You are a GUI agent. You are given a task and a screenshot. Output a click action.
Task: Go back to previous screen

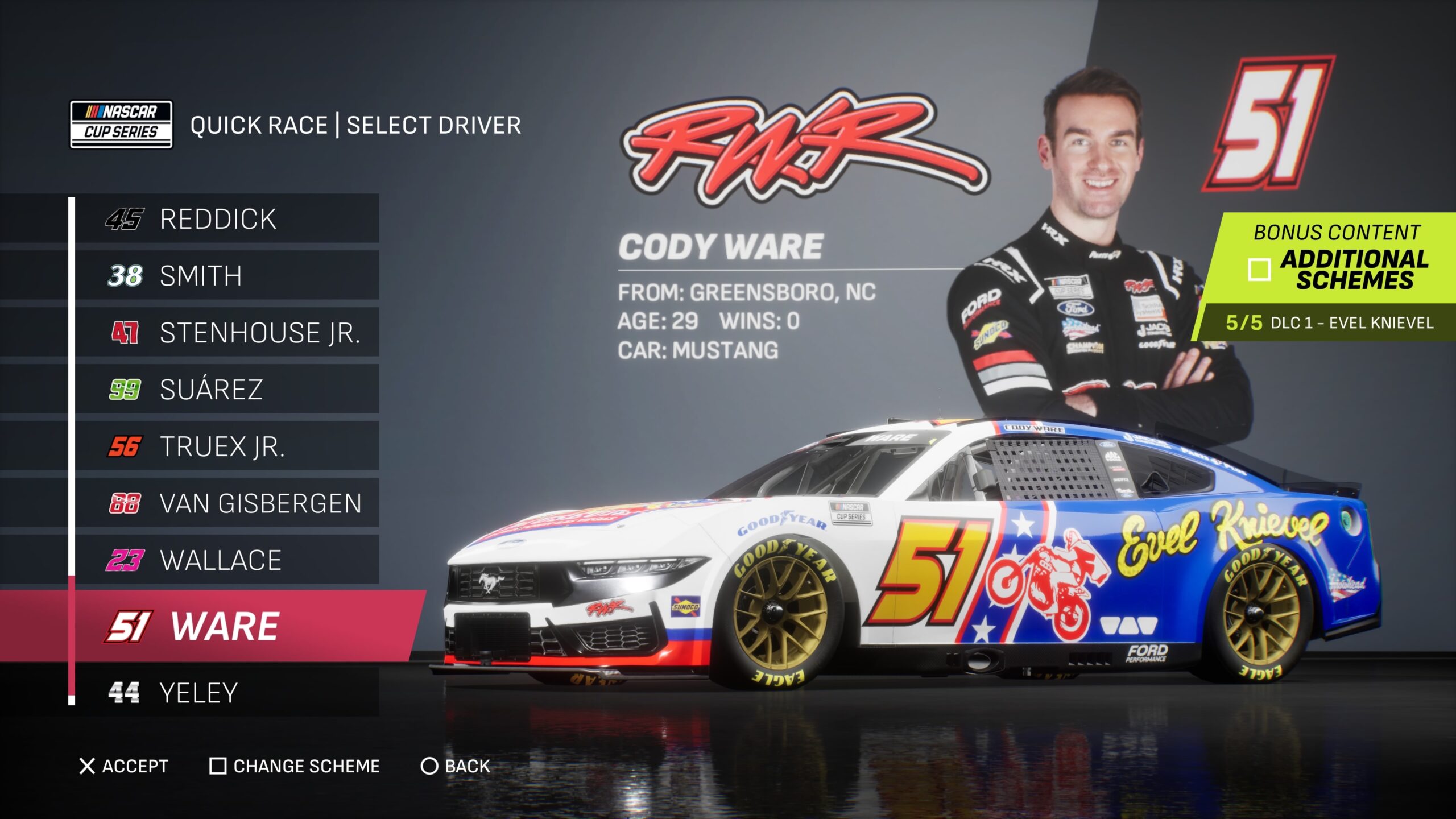click(456, 766)
